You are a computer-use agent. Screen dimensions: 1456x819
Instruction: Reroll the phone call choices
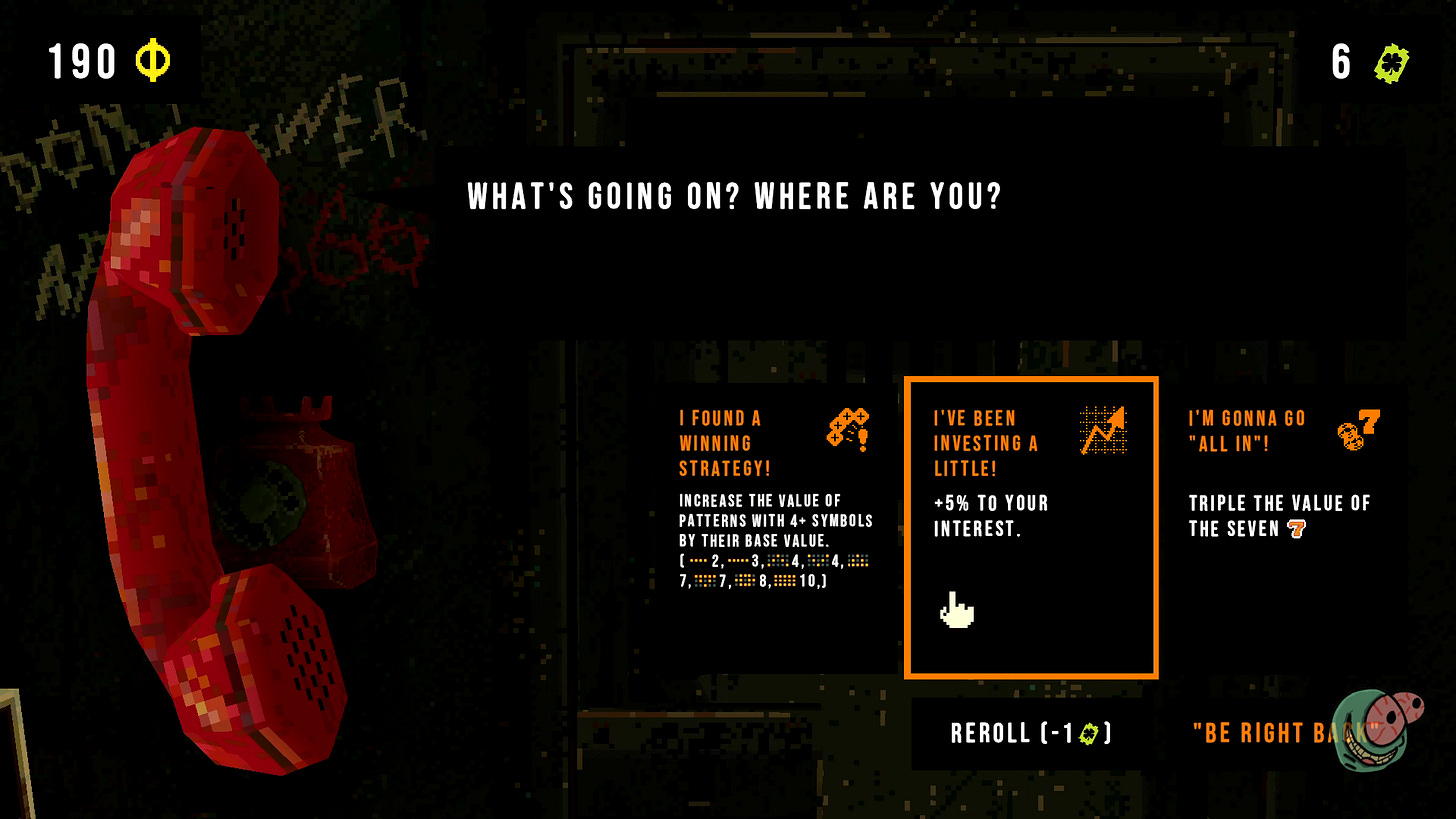point(1031,734)
